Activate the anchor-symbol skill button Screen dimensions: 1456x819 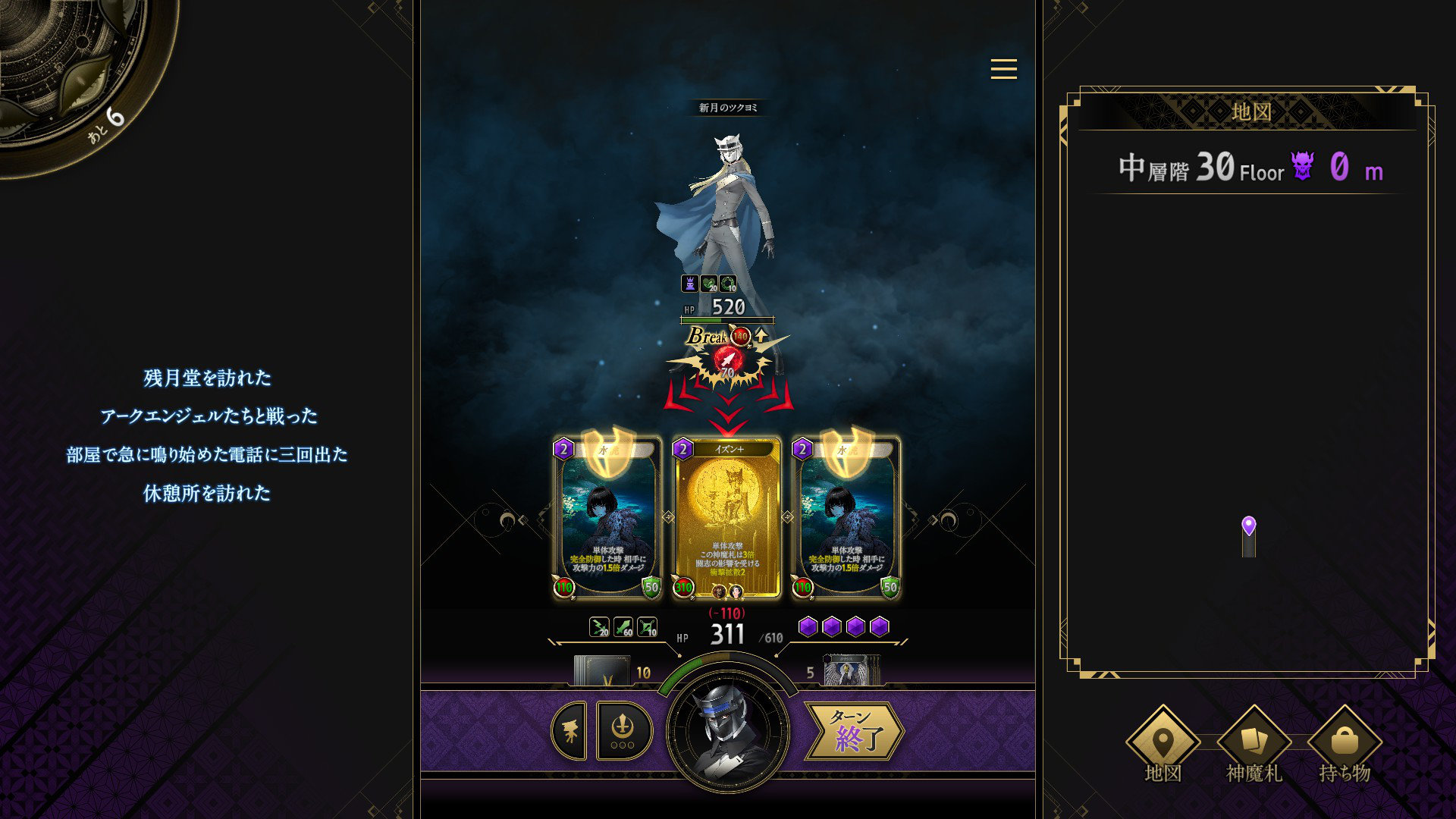tap(623, 731)
